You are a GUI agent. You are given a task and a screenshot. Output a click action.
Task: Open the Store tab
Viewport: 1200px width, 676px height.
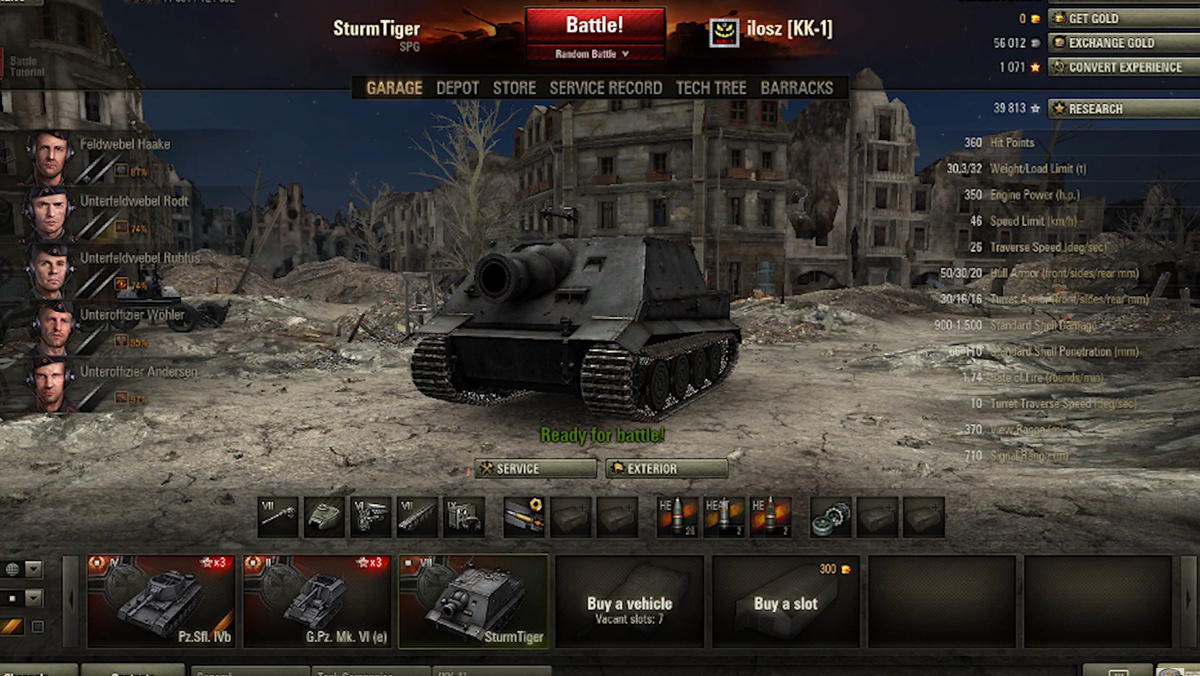point(514,88)
